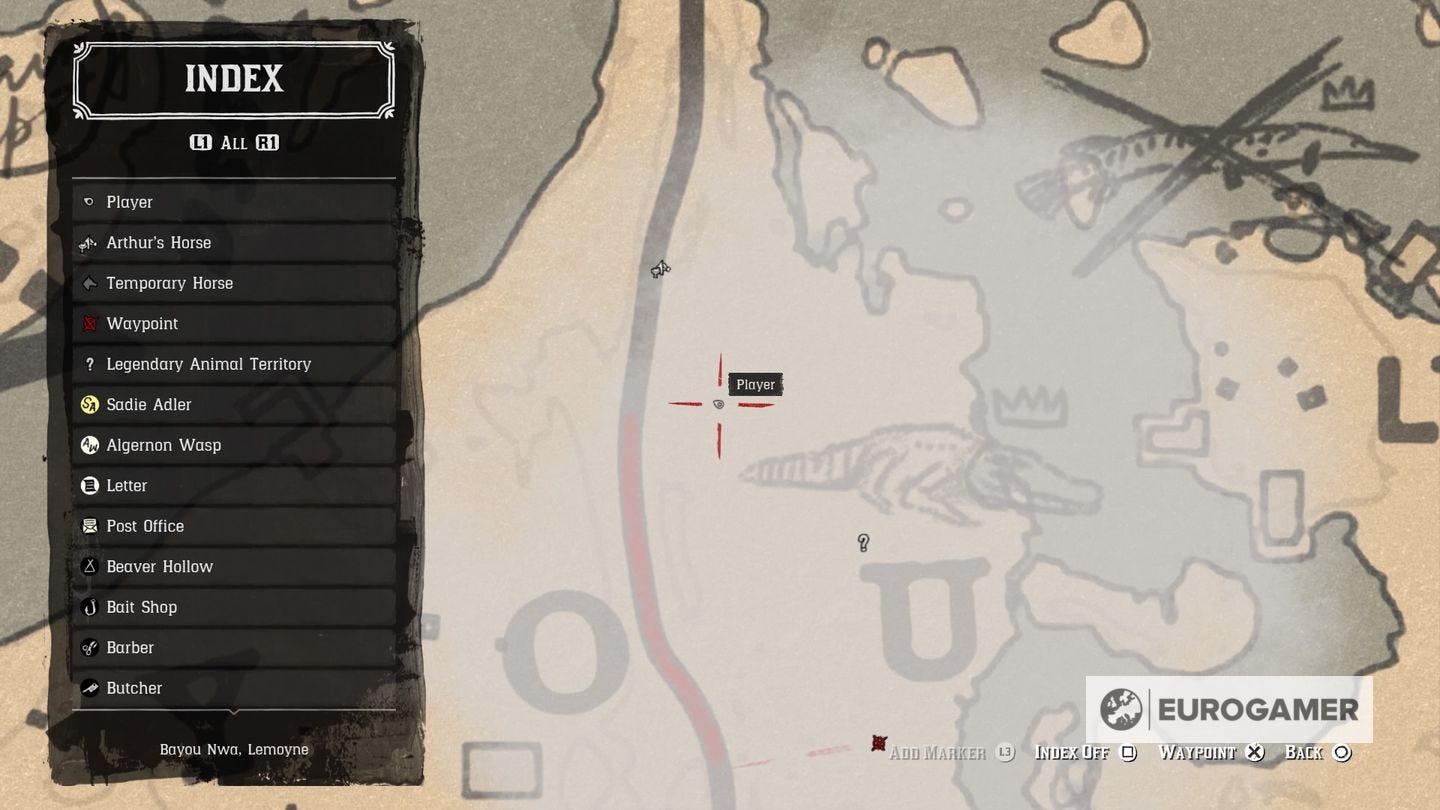The width and height of the screenshot is (1440, 810).
Task: Select the Legendary Animal Territory question mark icon
Action: click(90, 364)
